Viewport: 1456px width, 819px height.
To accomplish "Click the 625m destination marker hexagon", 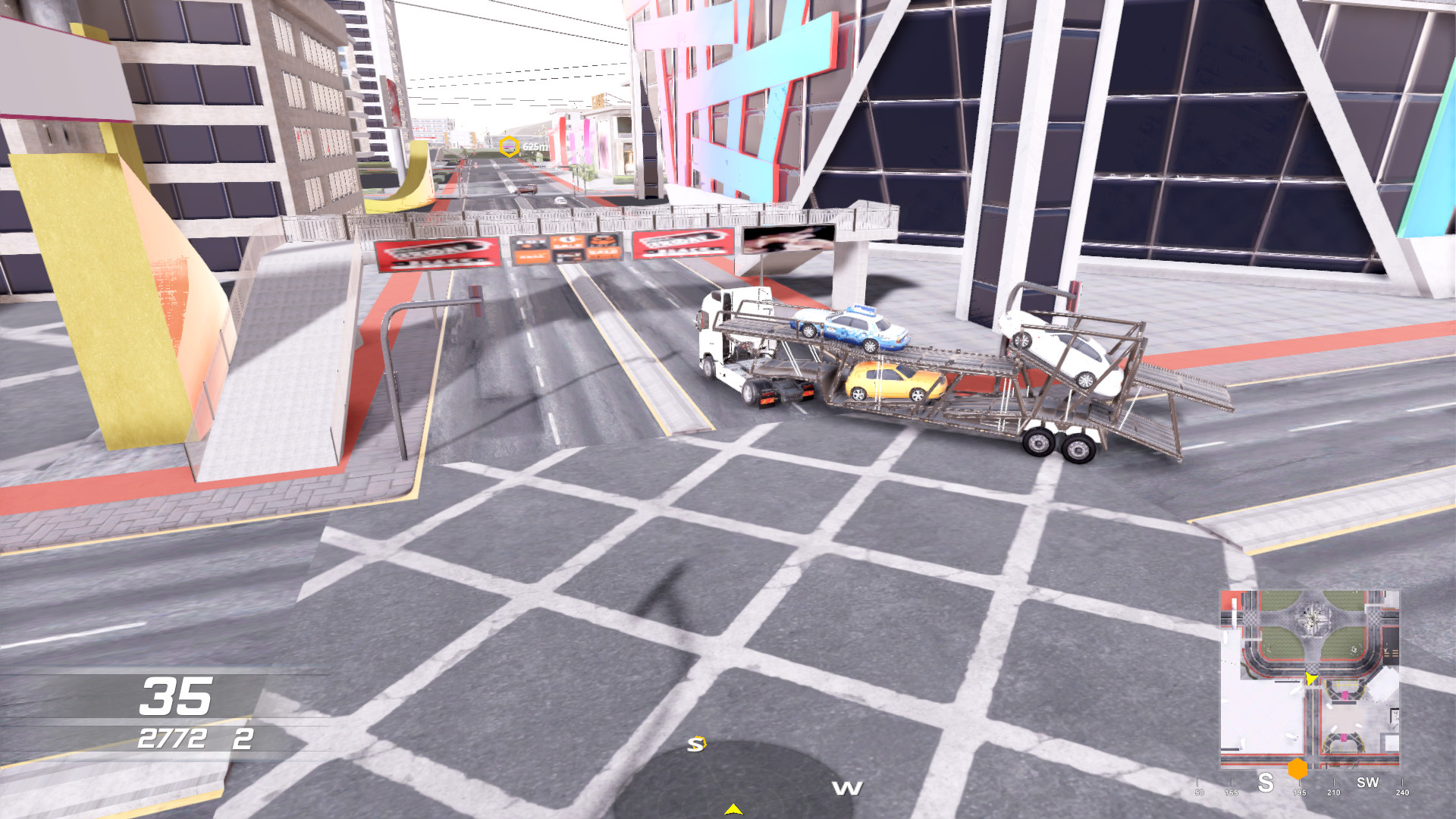I will click(x=509, y=146).
